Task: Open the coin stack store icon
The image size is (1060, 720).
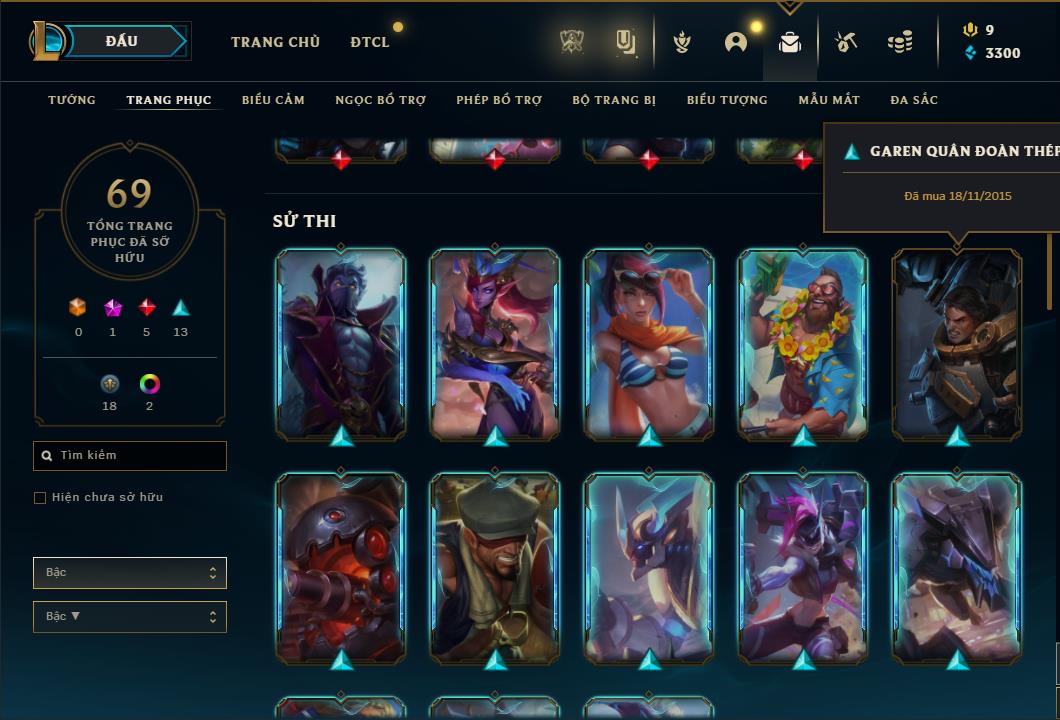Action: [x=900, y=42]
